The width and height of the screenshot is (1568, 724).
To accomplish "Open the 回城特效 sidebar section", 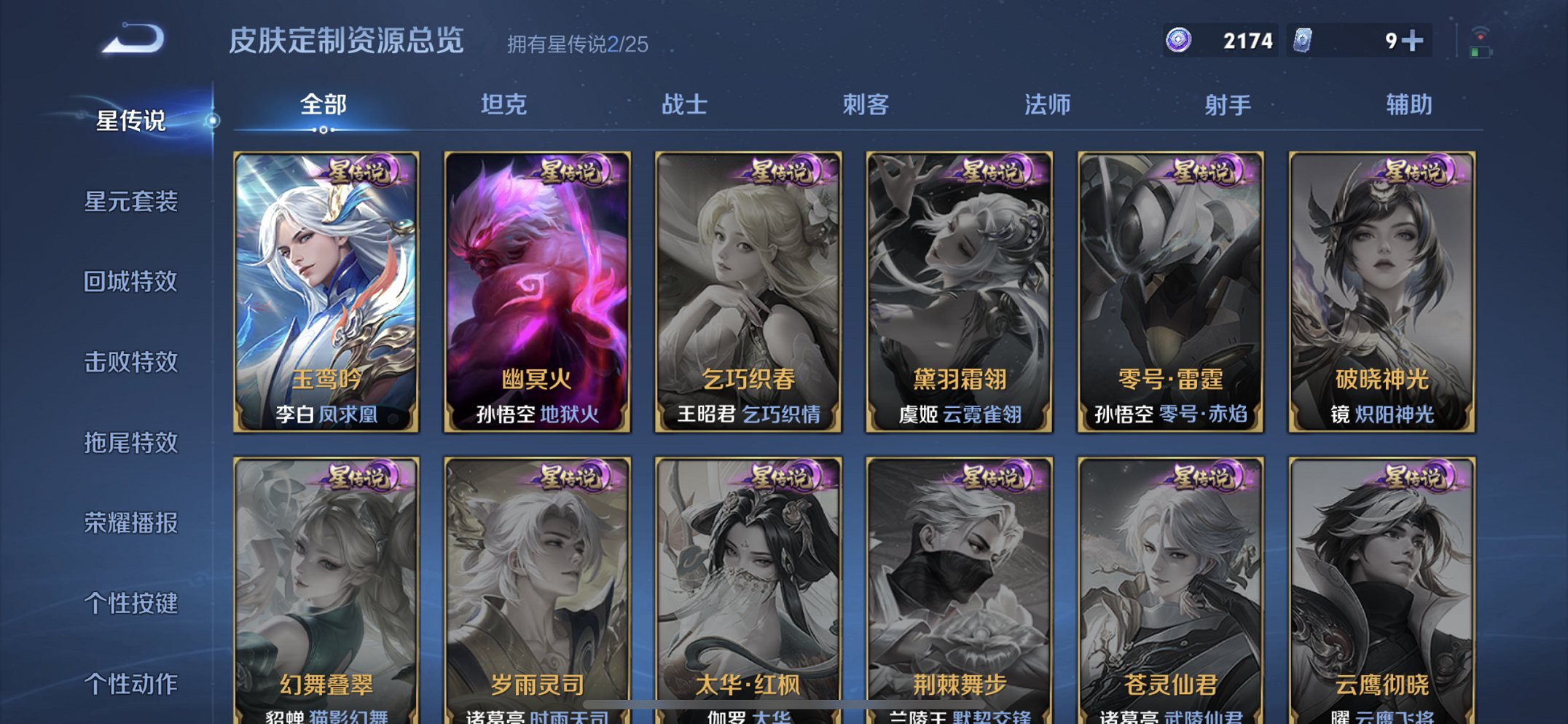I will tap(132, 282).
